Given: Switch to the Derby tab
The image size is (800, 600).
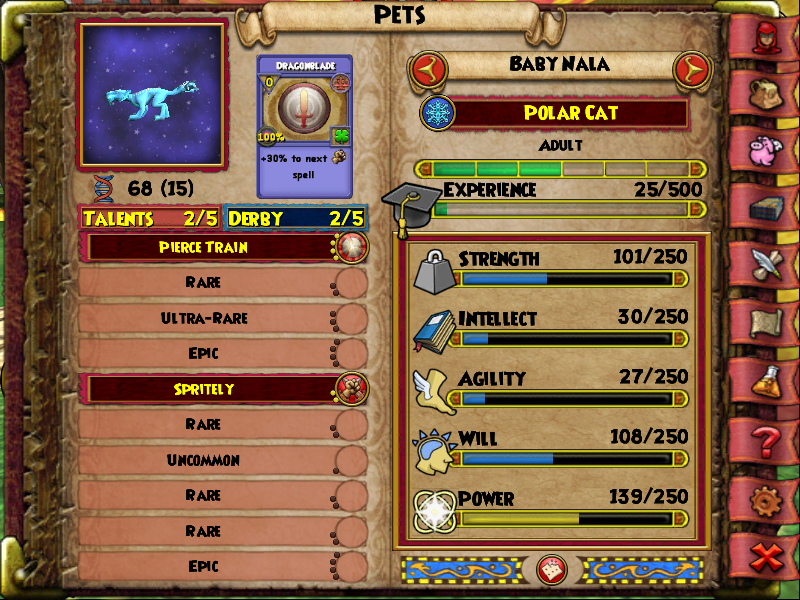Looking at the screenshot, I should tap(296, 218).
